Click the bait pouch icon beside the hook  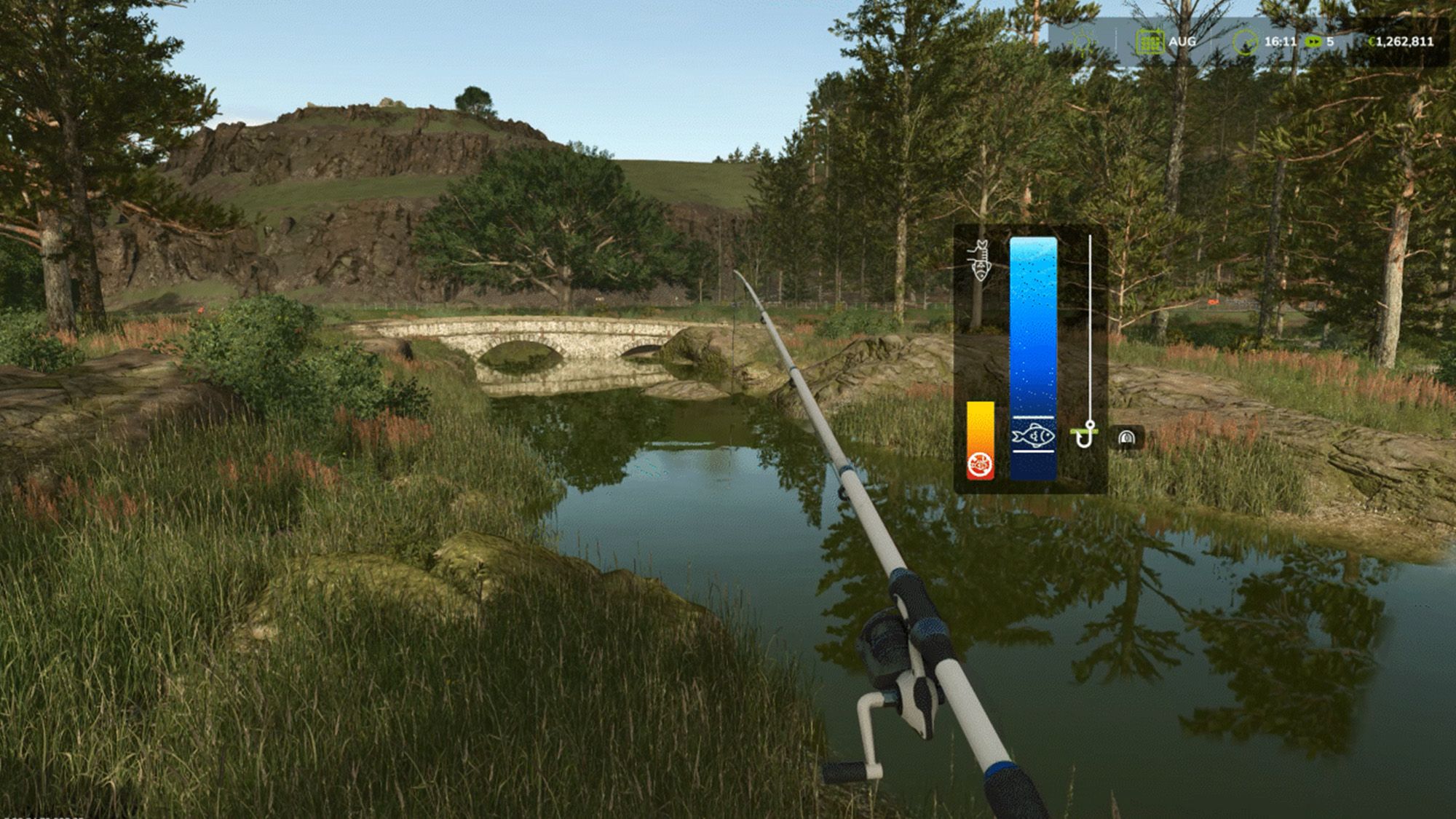(1125, 437)
